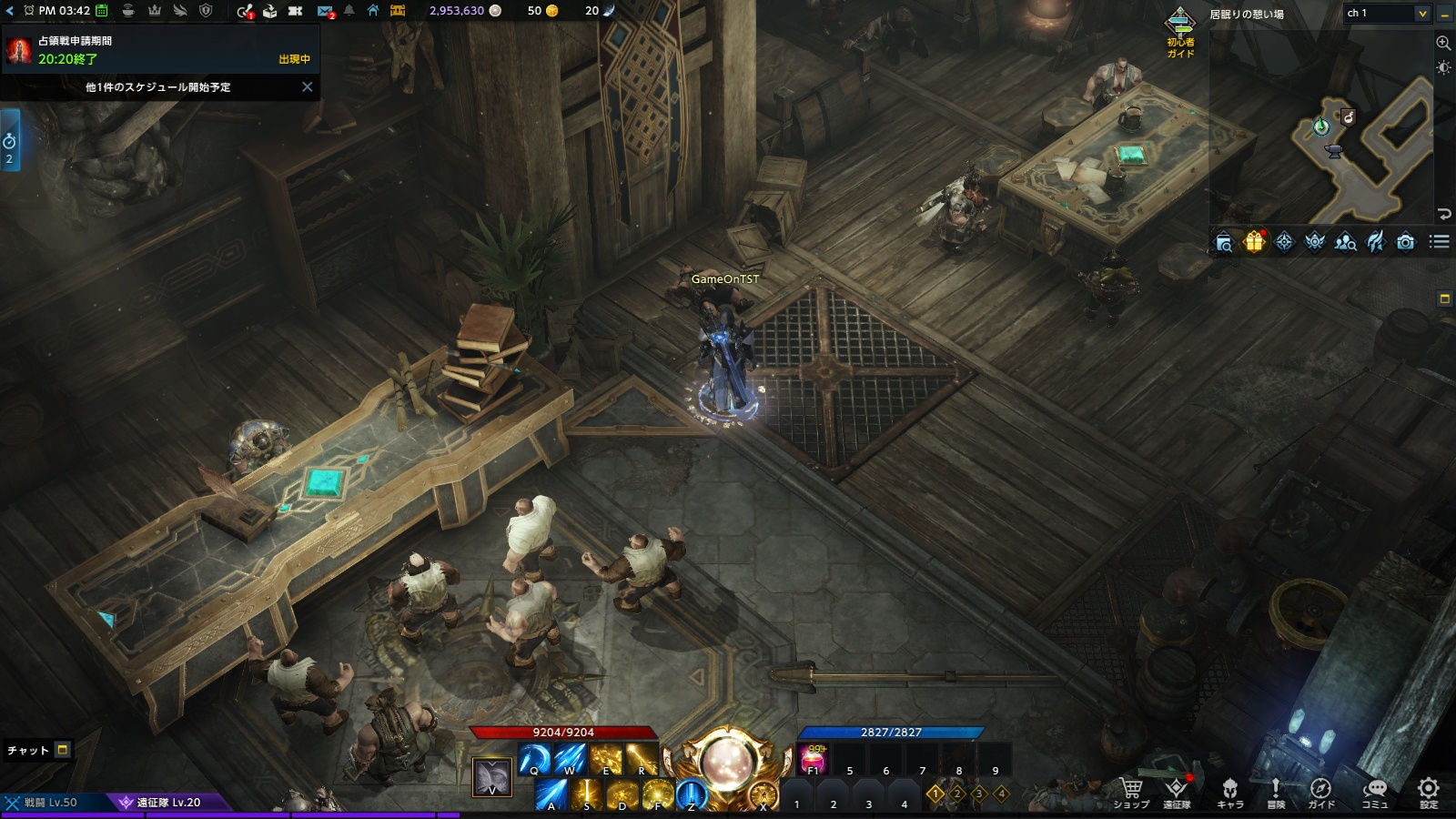This screenshot has height=819, width=1456.
Task: Activate the Z identity skill
Action: coord(692,794)
